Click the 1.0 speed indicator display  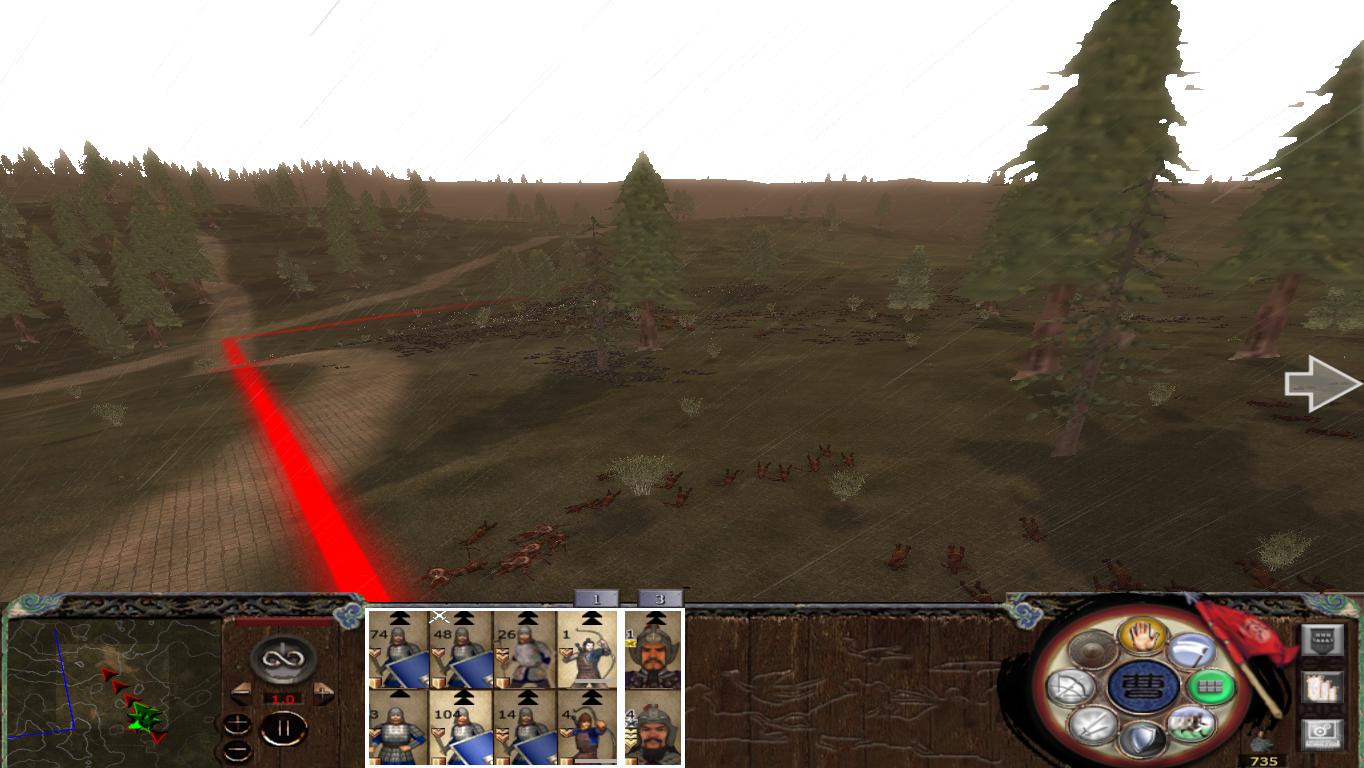click(x=282, y=698)
